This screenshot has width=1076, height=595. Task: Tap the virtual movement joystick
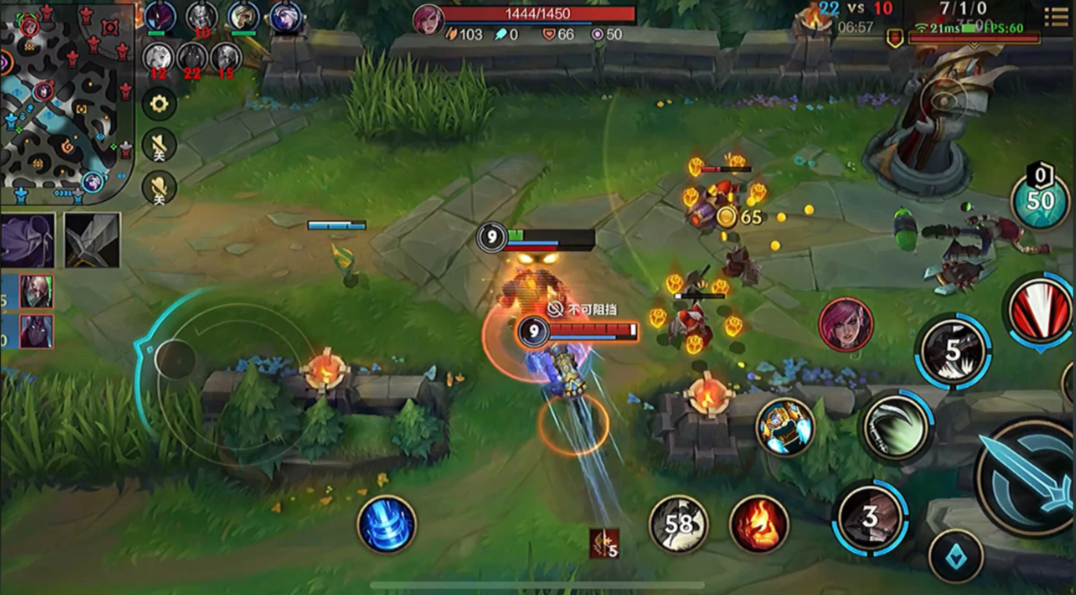click(x=175, y=359)
